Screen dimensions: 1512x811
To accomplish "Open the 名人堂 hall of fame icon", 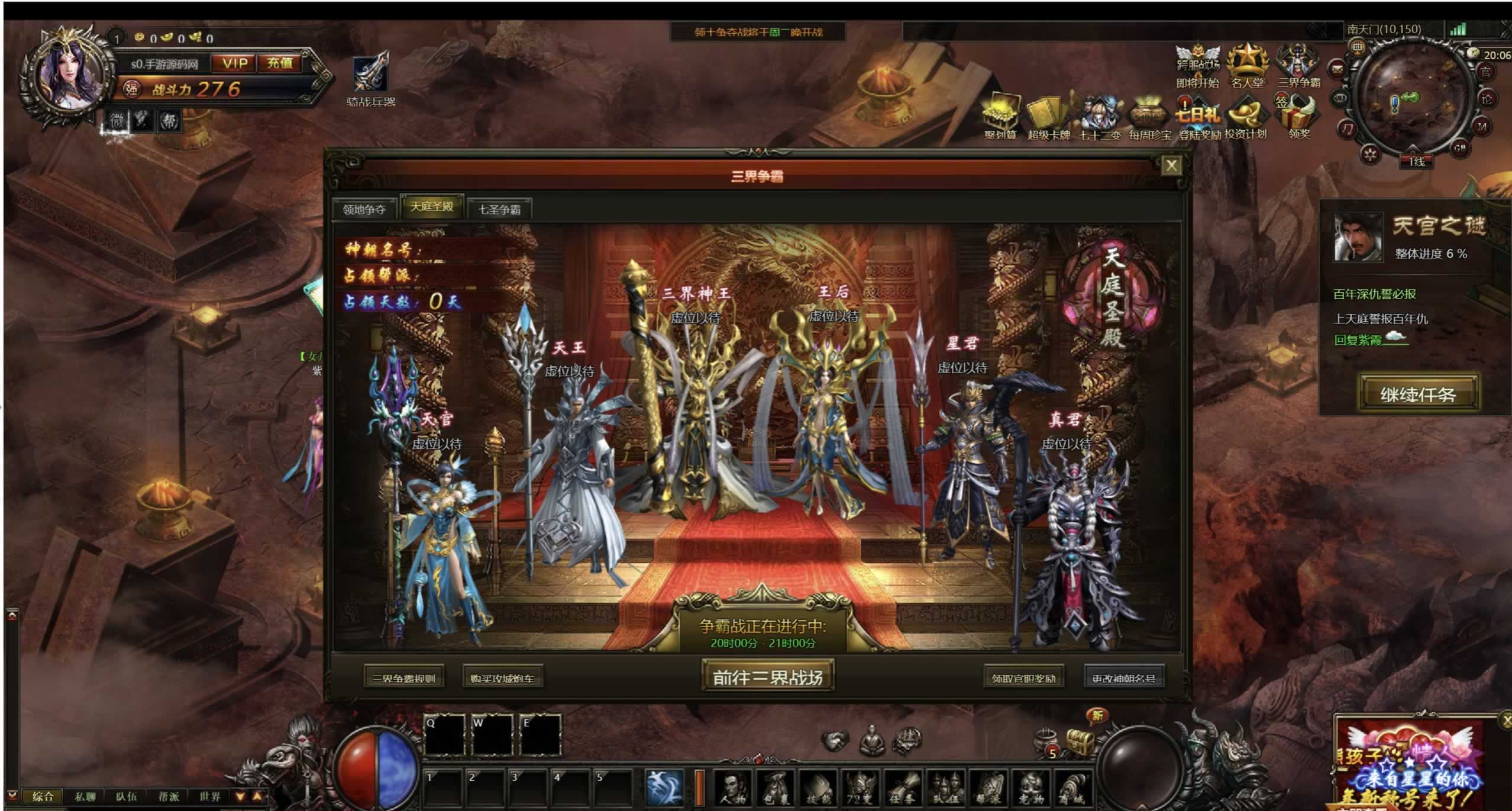I will point(1247,66).
